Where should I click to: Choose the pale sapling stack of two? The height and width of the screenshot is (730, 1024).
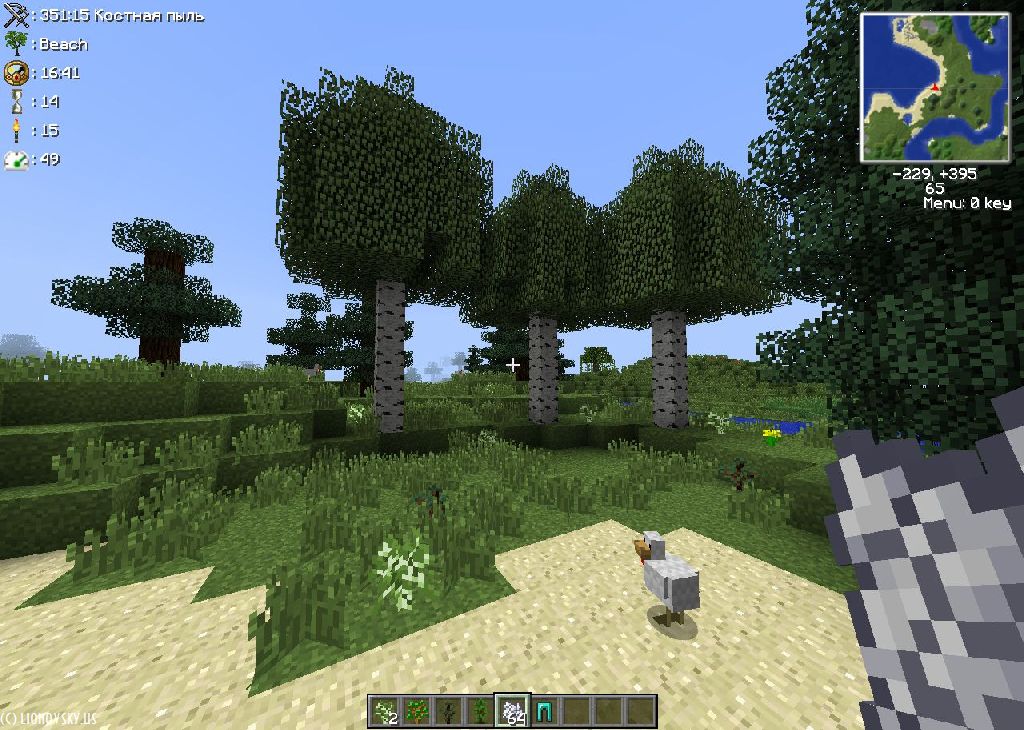(385, 711)
